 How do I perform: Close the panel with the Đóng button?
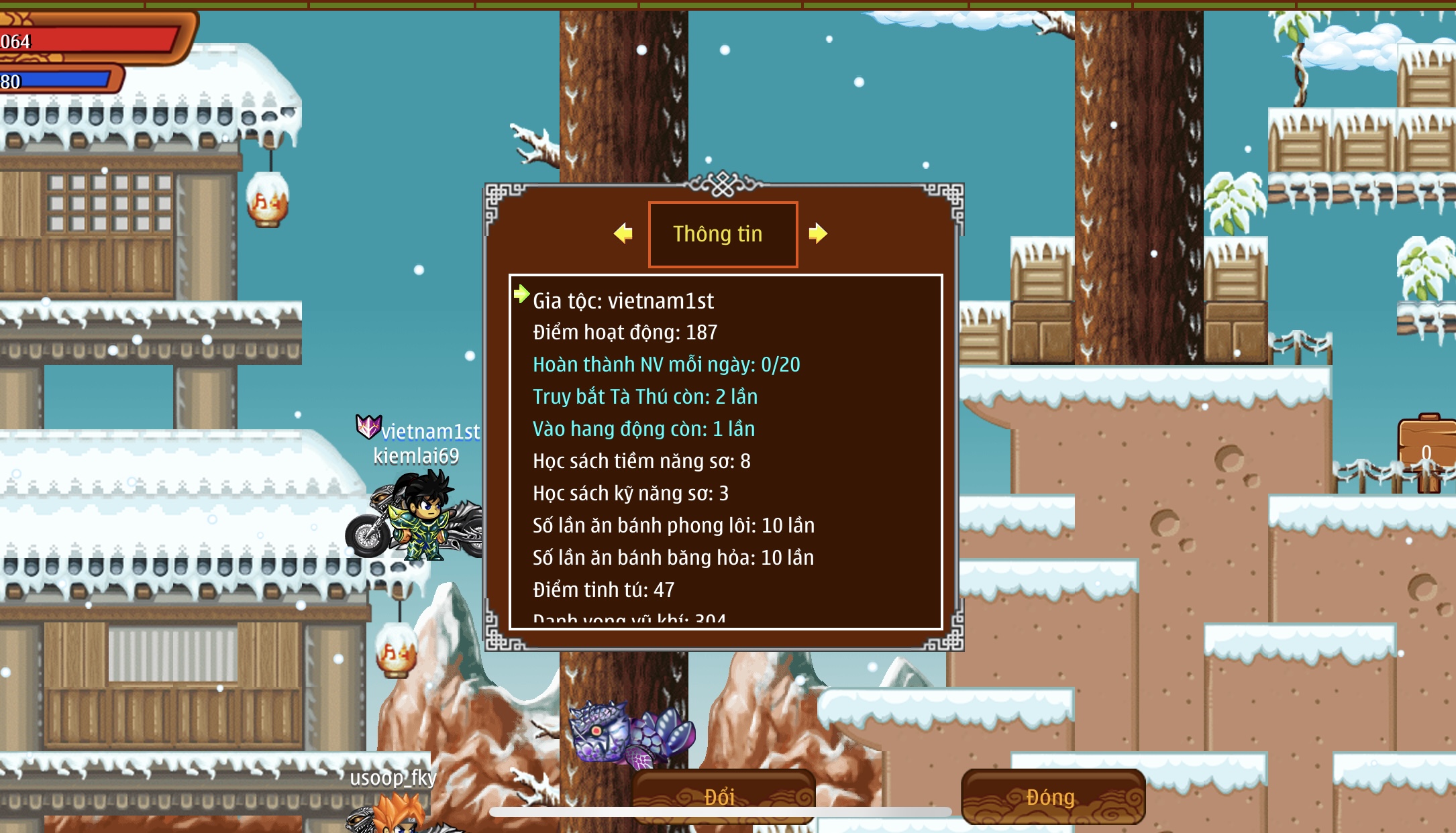[1052, 797]
